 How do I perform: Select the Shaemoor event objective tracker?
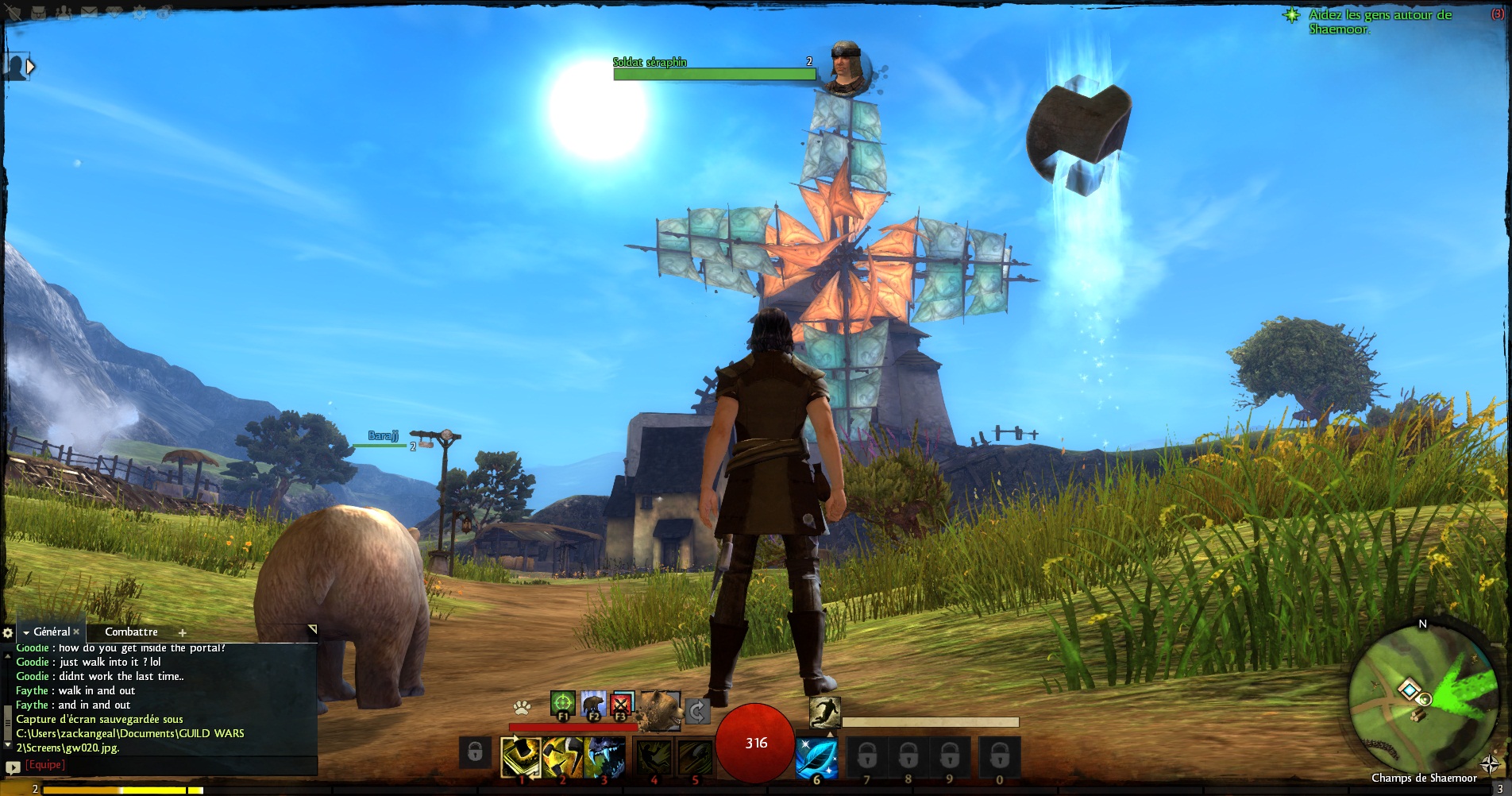click(1379, 21)
